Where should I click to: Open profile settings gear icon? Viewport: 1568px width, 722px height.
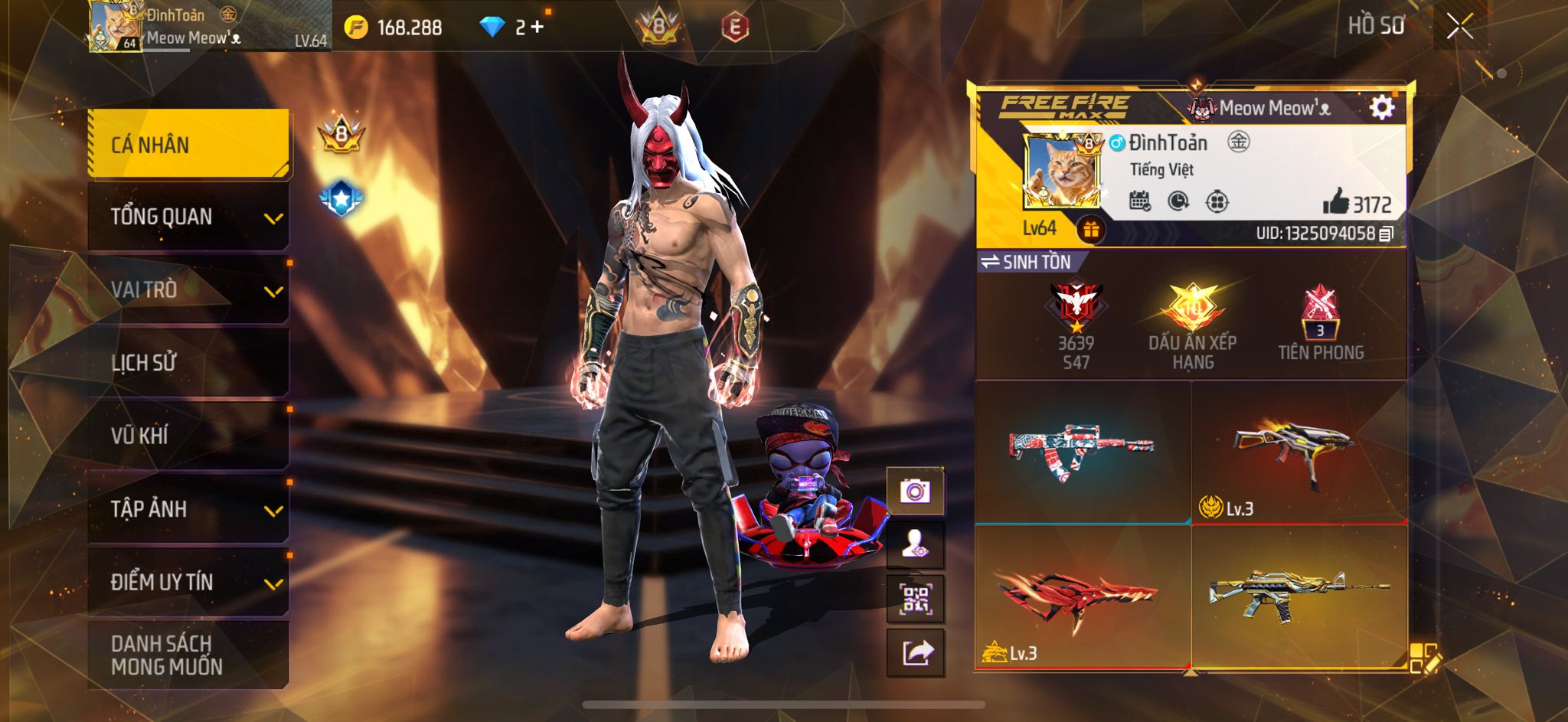(x=1381, y=108)
